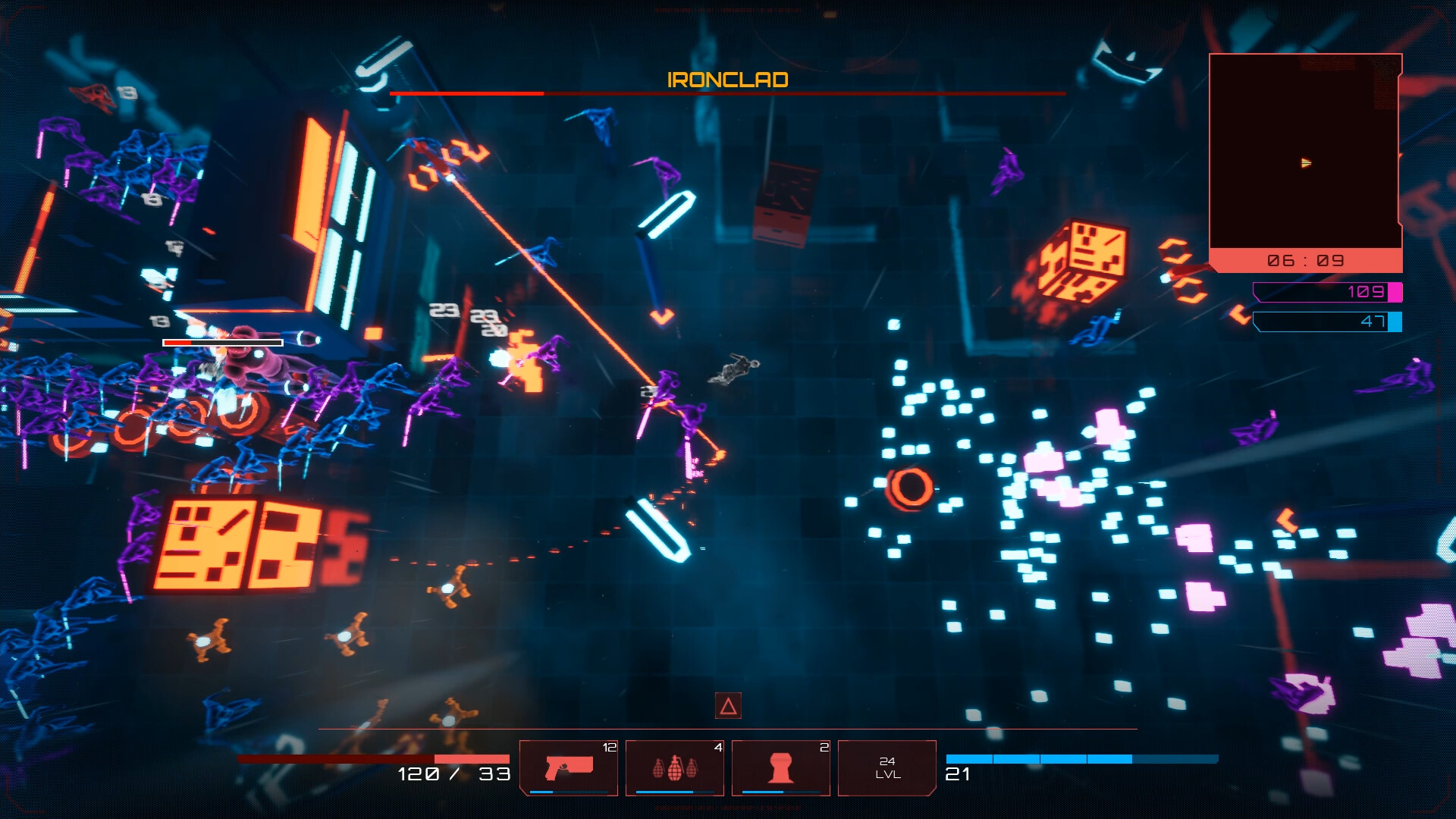Select the pawn-shaped item slot icon

click(780, 766)
